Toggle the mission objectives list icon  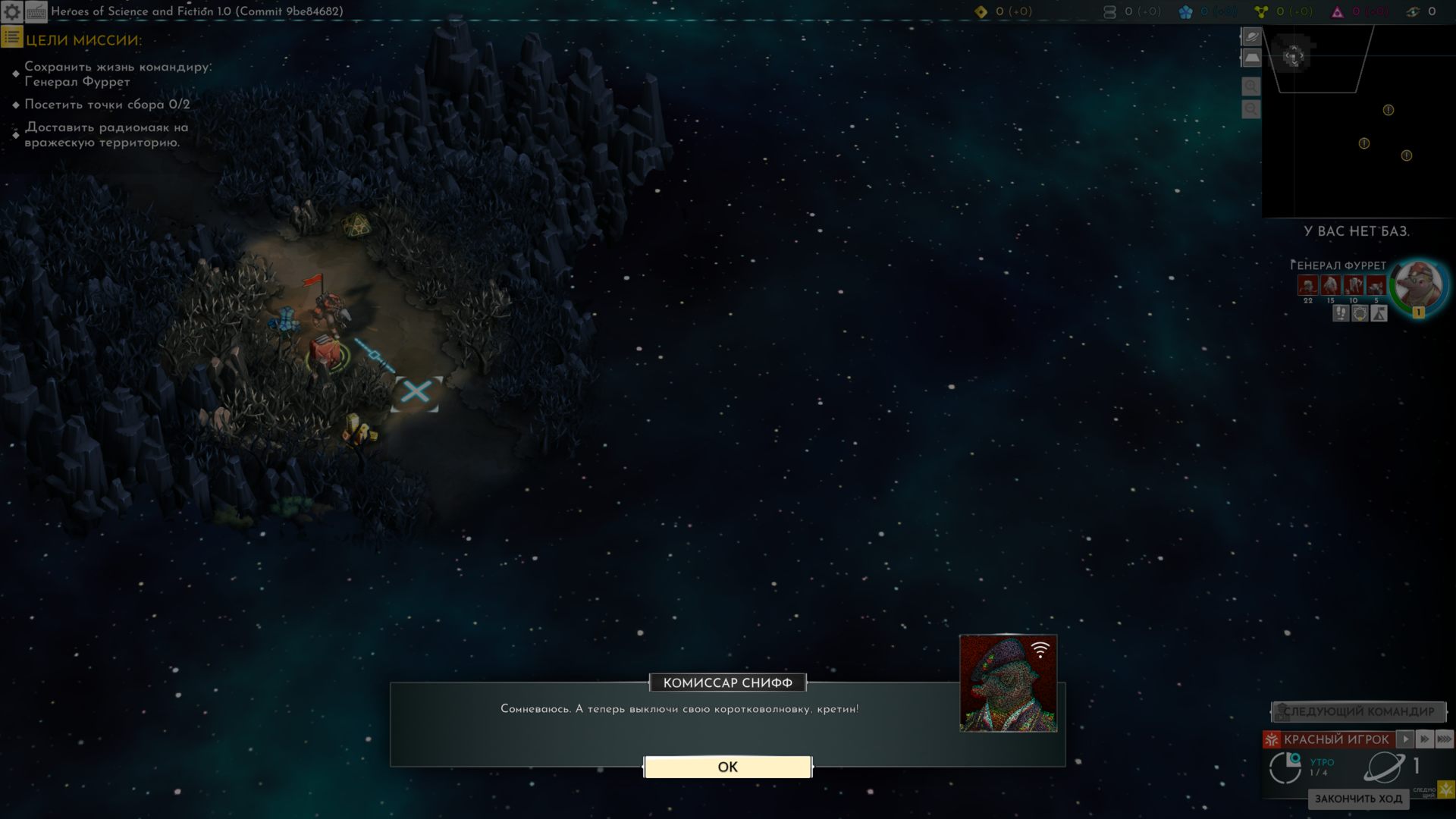(x=11, y=37)
